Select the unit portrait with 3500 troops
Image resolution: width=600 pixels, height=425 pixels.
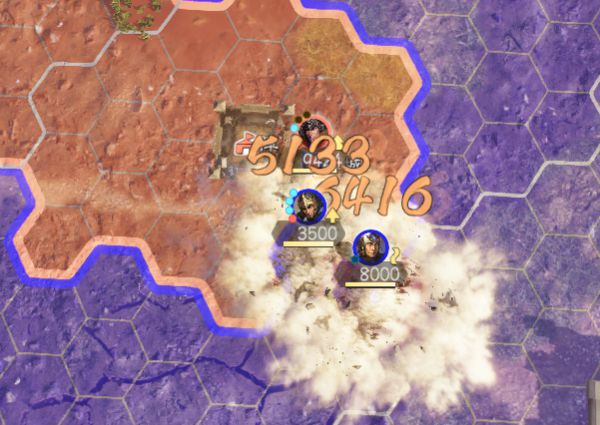coord(310,205)
